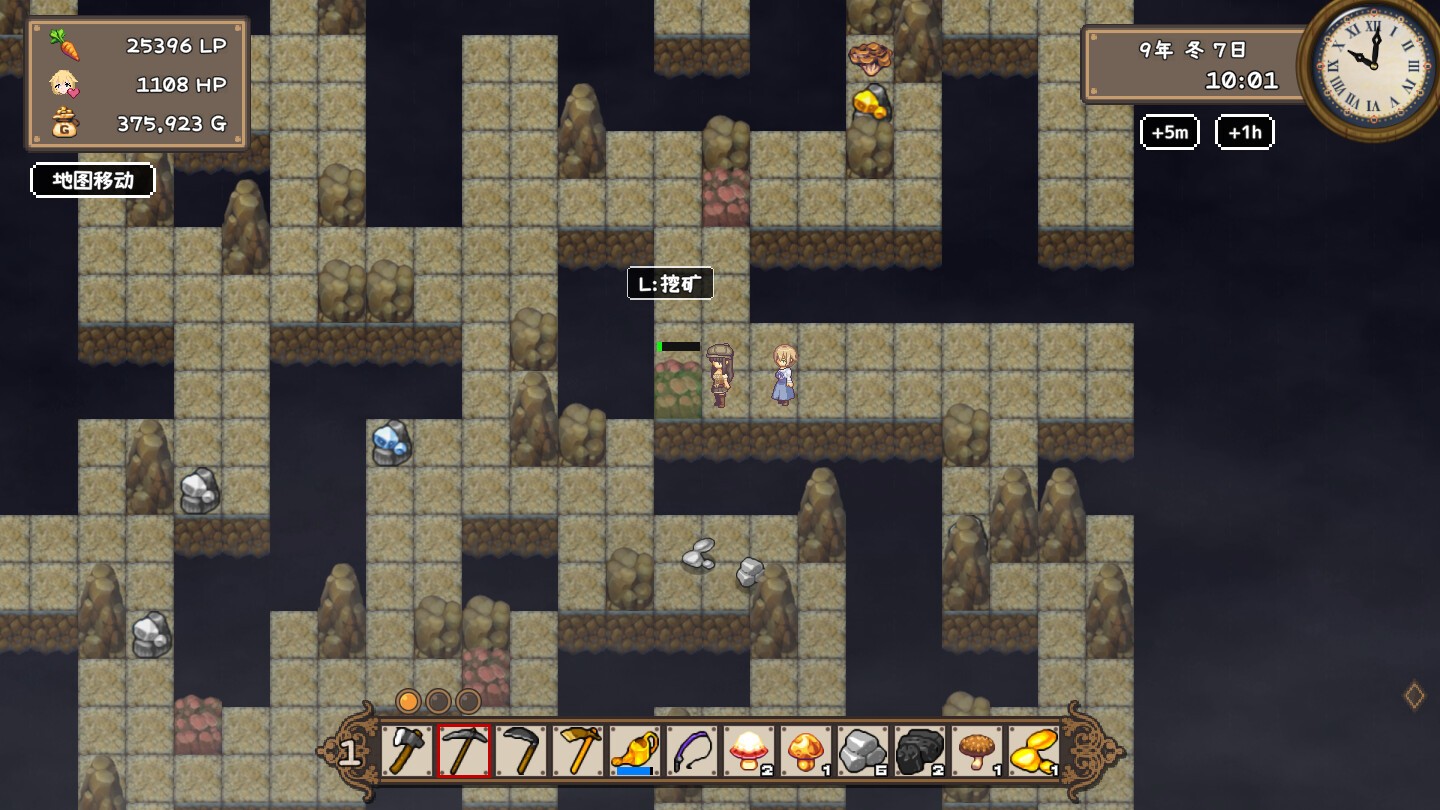The image size is (1440, 810).
Task: Choose the highlighted pickaxe slot
Action: click(x=464, y=751)
